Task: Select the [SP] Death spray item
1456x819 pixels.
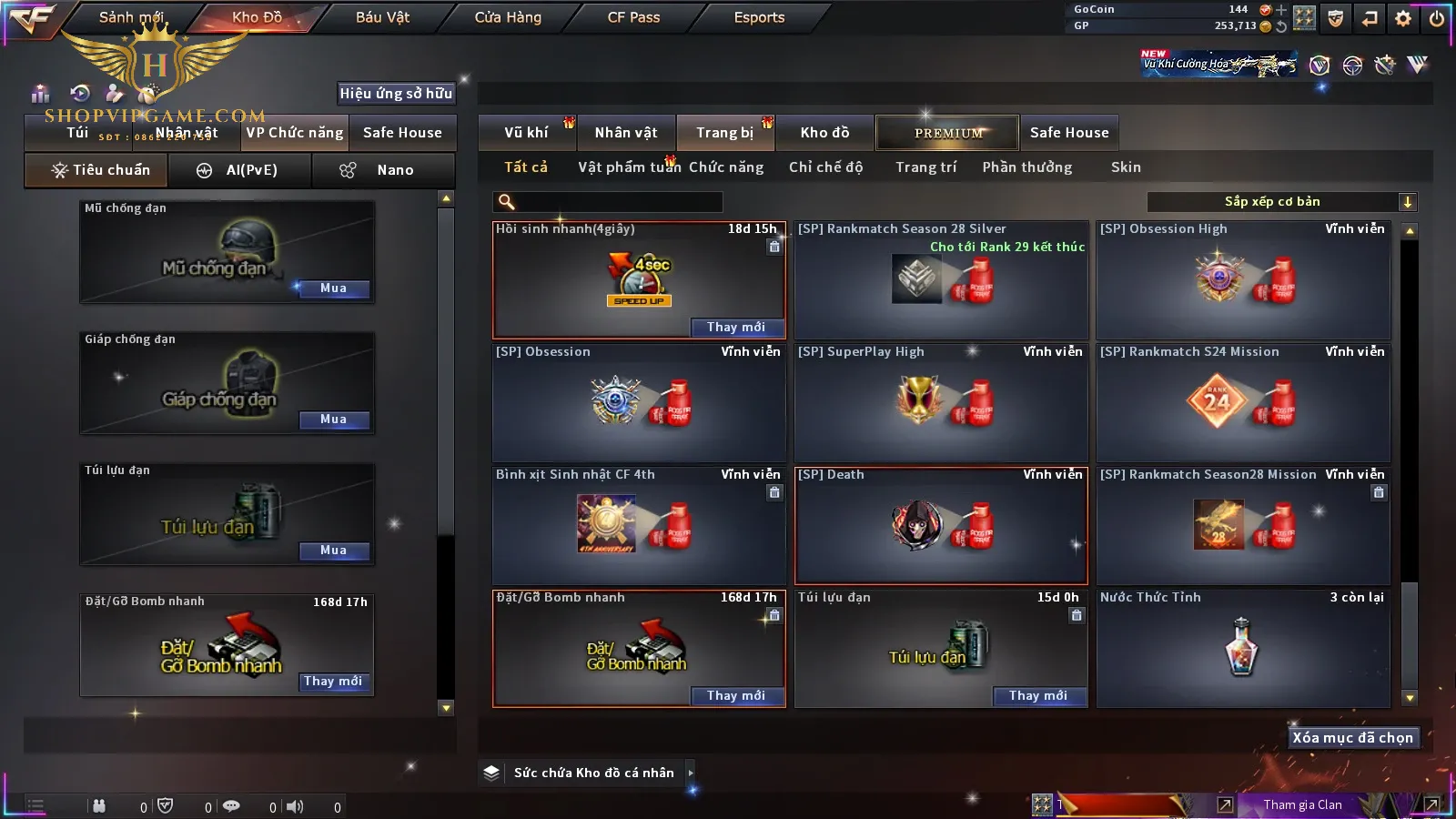Action: coord(941,526)
